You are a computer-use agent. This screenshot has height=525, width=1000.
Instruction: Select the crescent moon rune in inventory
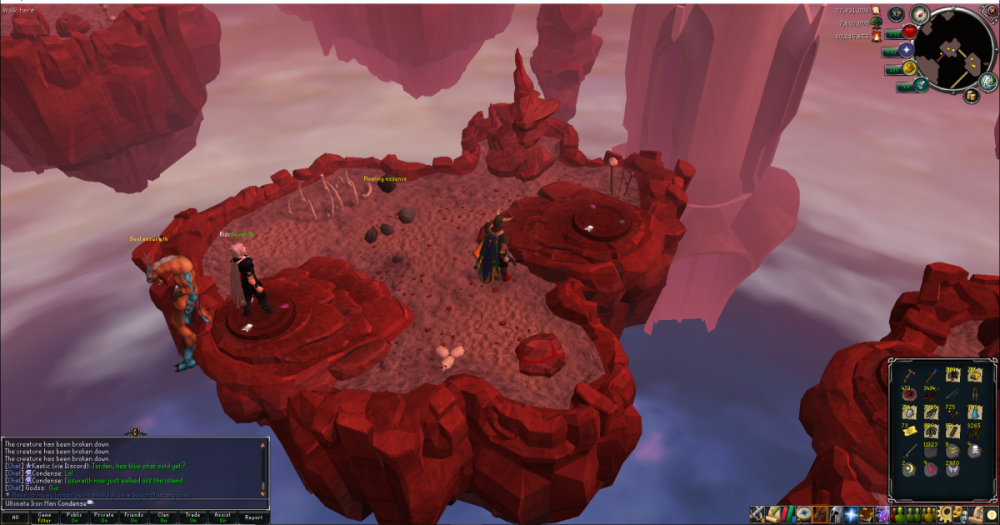pos(908,469)
